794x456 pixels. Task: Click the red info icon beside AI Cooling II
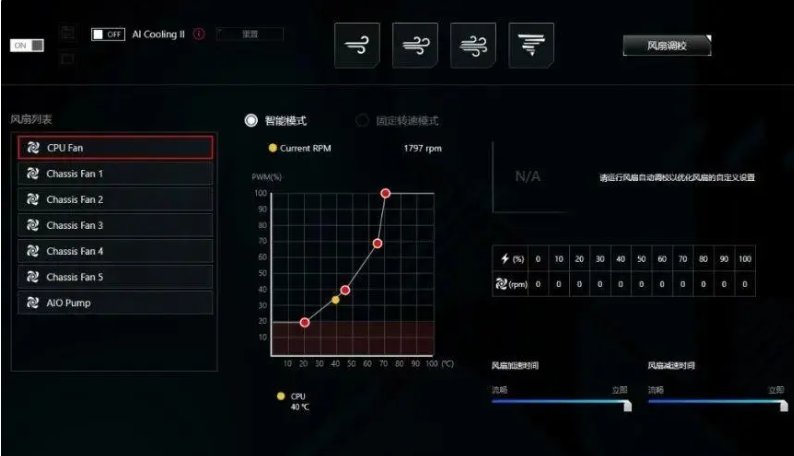199,34
